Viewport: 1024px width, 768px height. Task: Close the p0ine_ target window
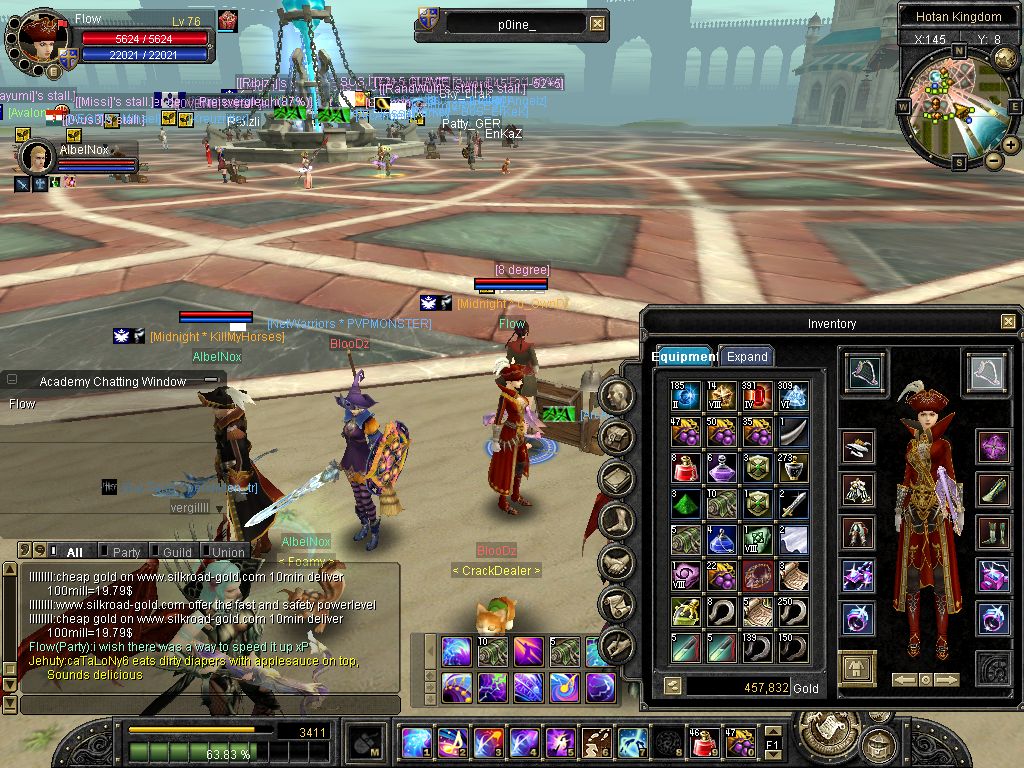tap(597, 24)
